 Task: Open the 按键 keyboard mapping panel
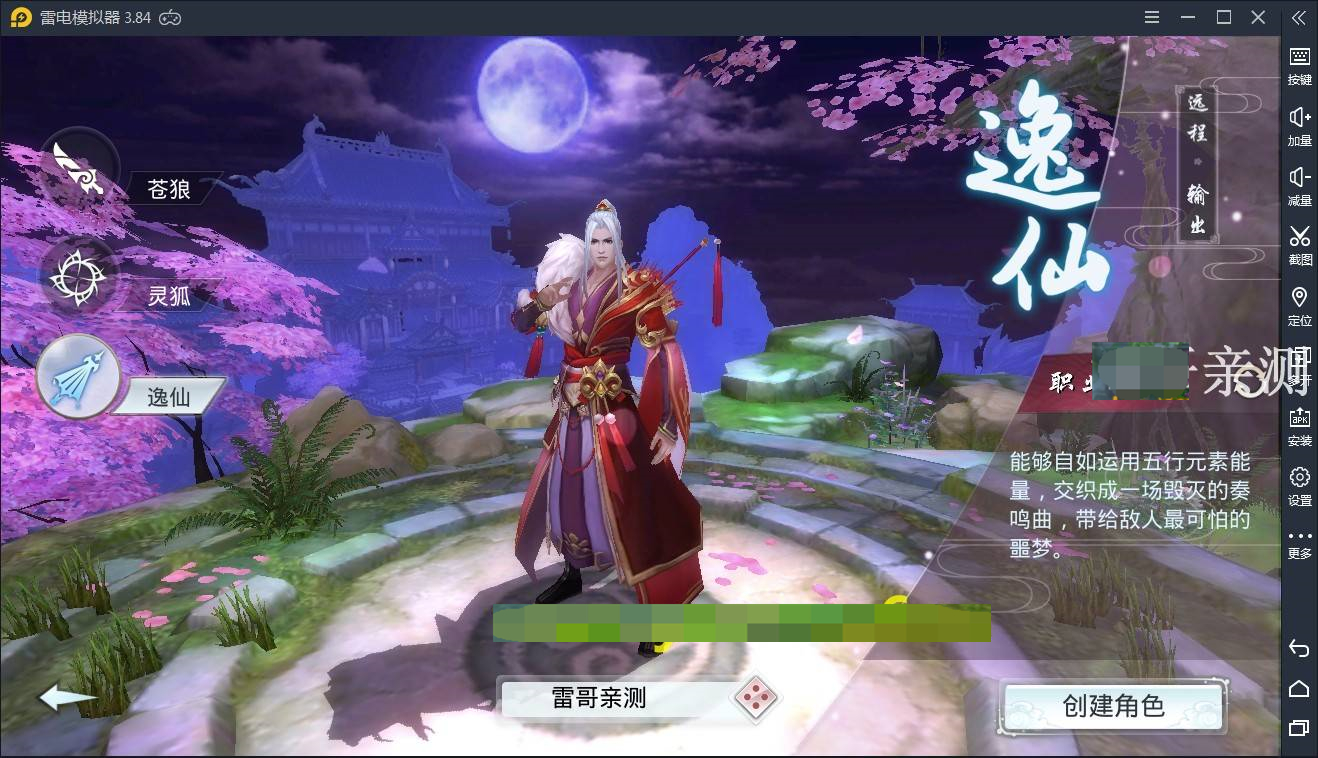pos(1298,68)
